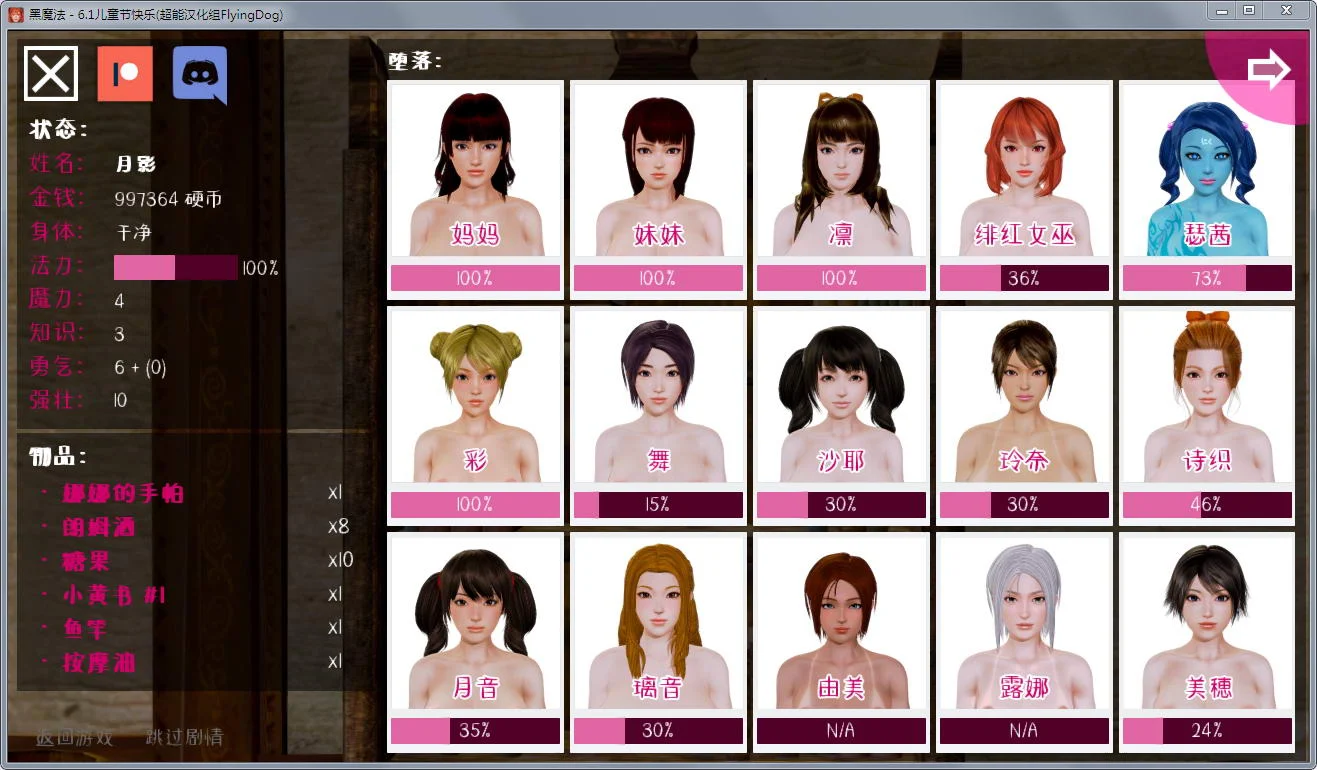Click the pink arrow icon top-right
The height and width of the screenshot is (770, 1317).
coord(1268,68)
